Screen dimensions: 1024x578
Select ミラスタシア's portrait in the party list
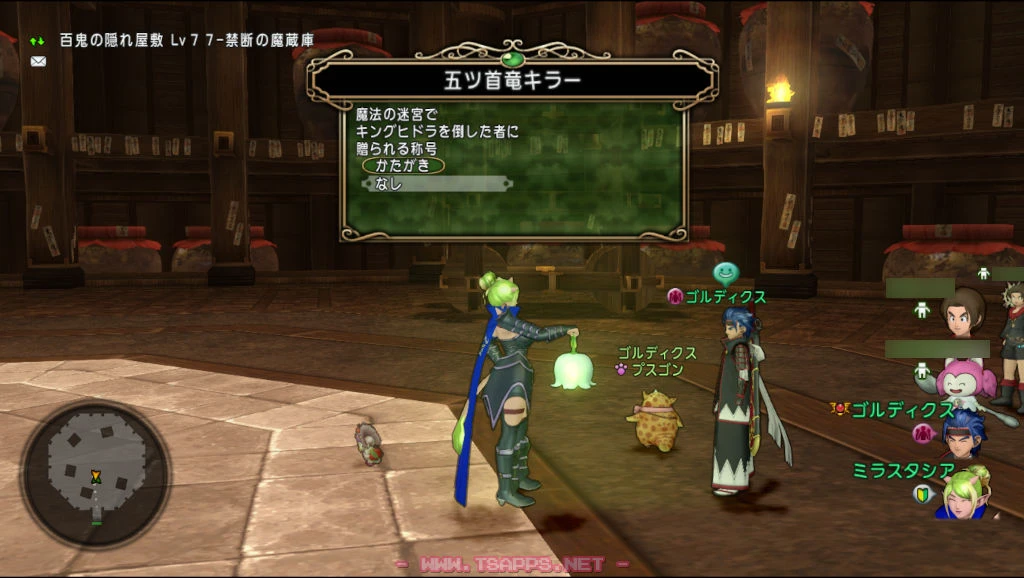tap(965, 494)
